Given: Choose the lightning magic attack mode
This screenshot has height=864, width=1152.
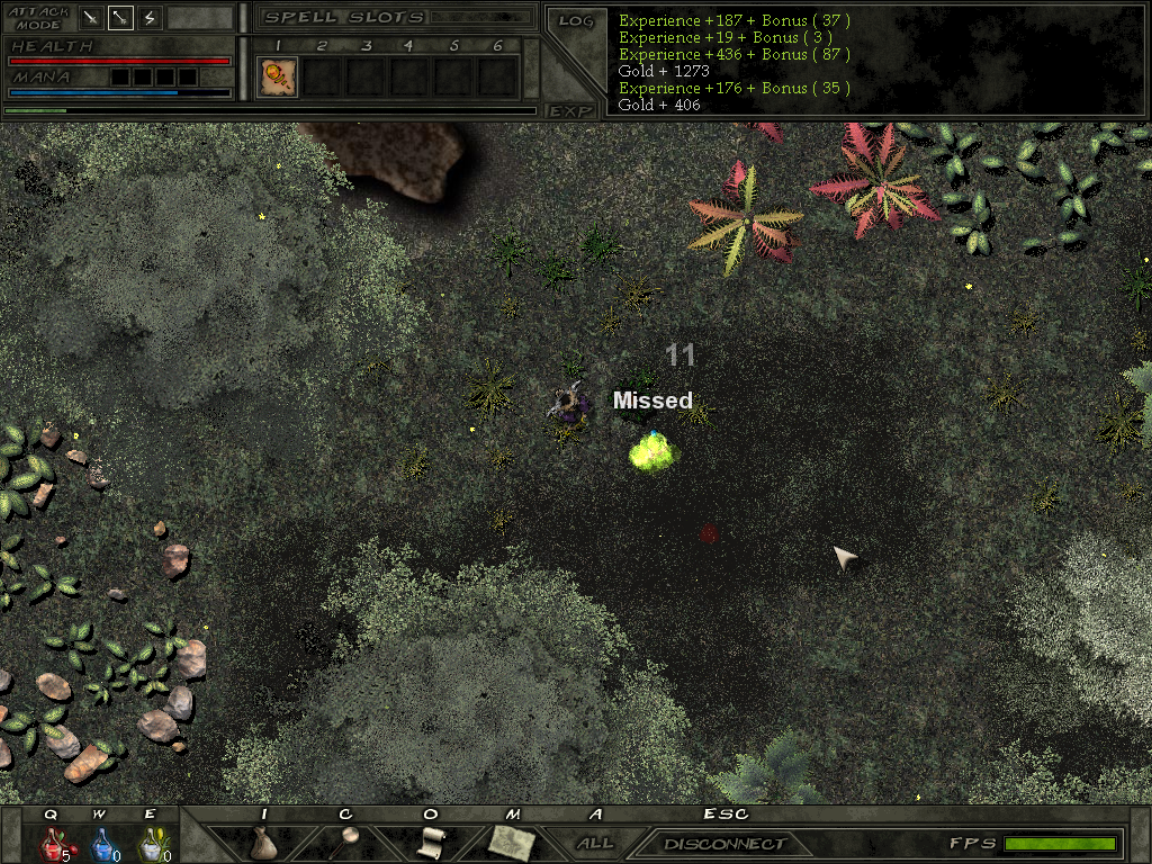Looking at the screenshot, I should click(x=150, y=17).
